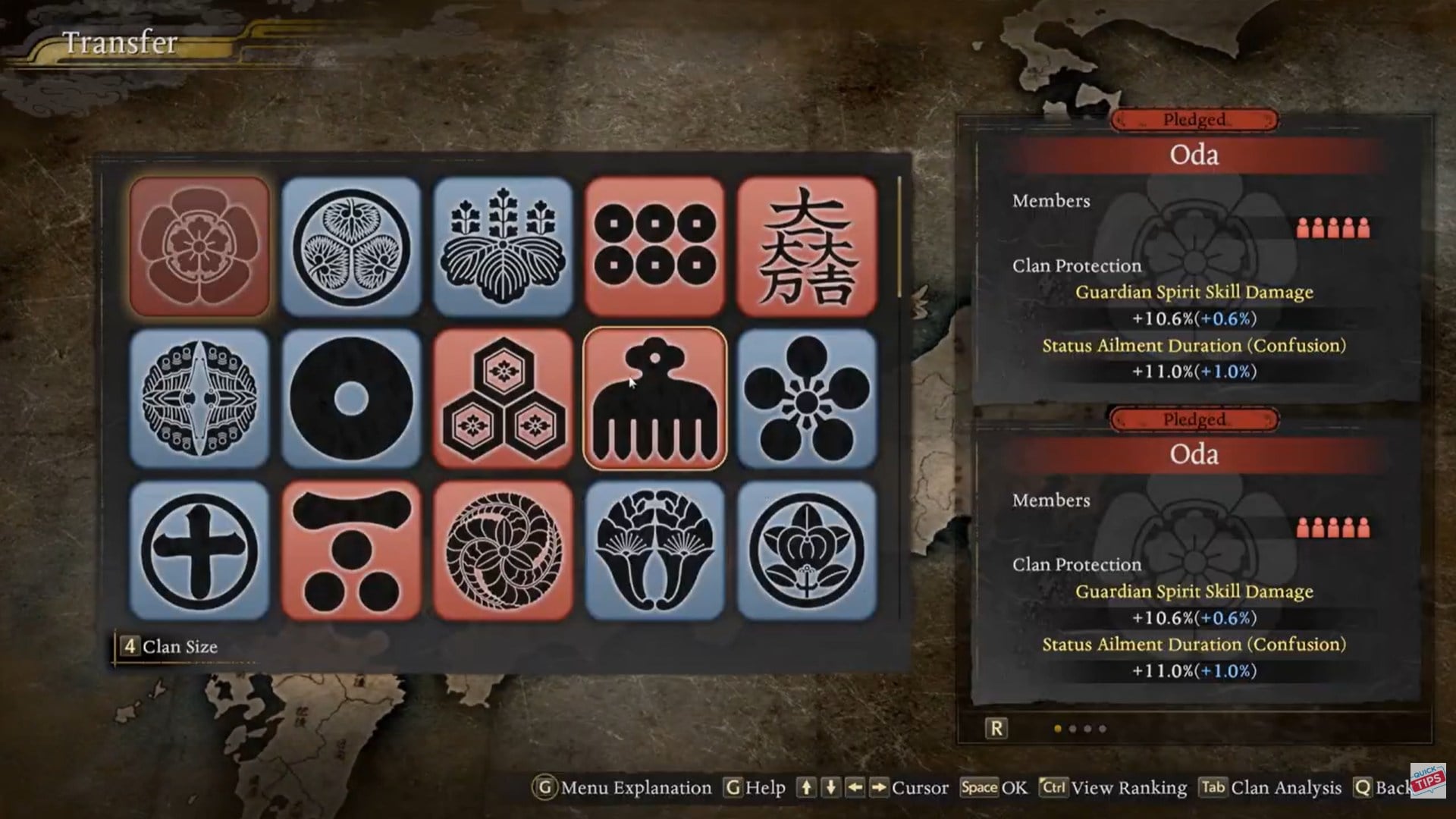The height and width of the screenshot is (819, 1456).
Task: Click the Quick Tips channel watermark
Action: point(1427,780)
